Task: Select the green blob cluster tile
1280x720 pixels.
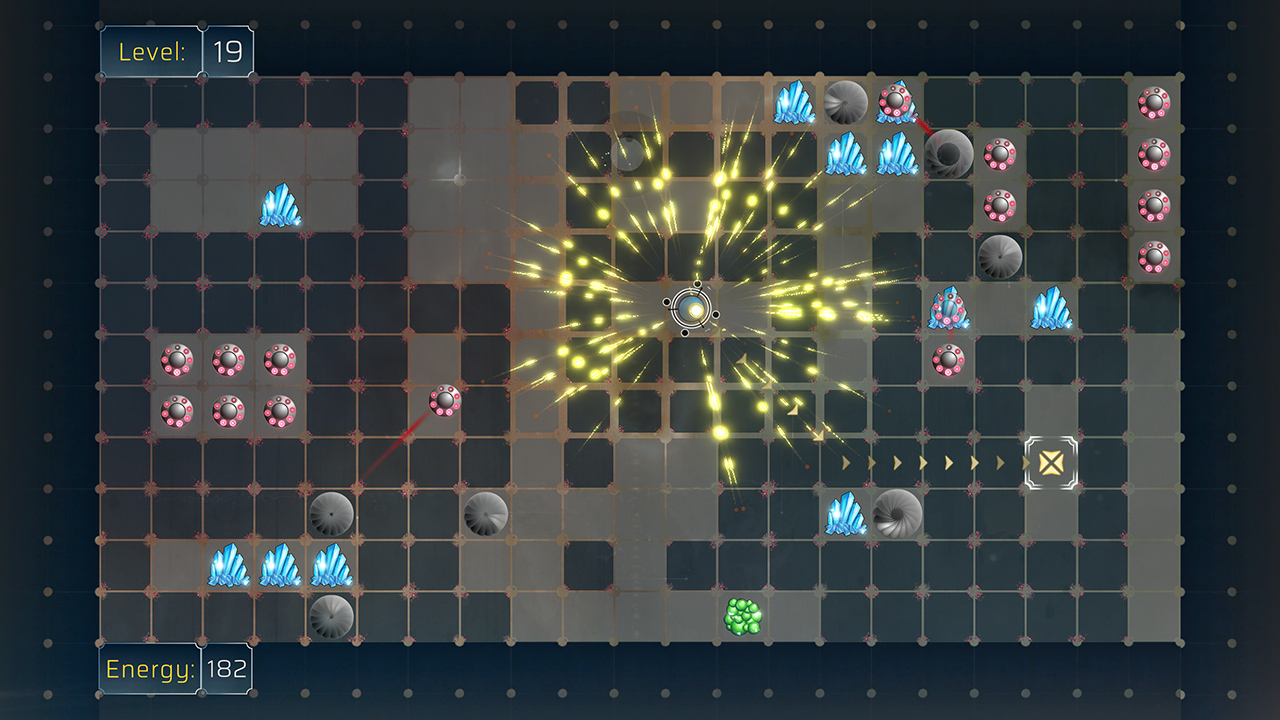Action: [x=743, y=616]
